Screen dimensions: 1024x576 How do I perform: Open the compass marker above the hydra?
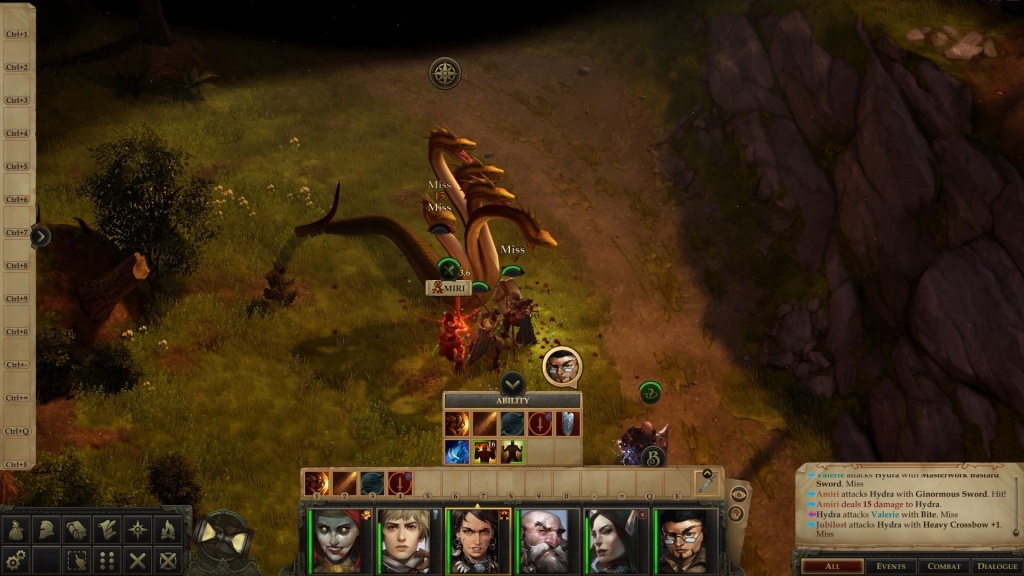[445, 72]
